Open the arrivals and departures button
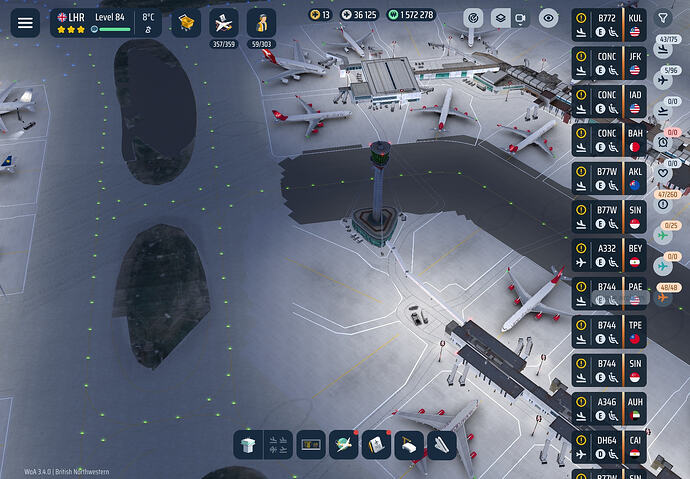Viewport: 690px width, 479px height. [280, 445]
